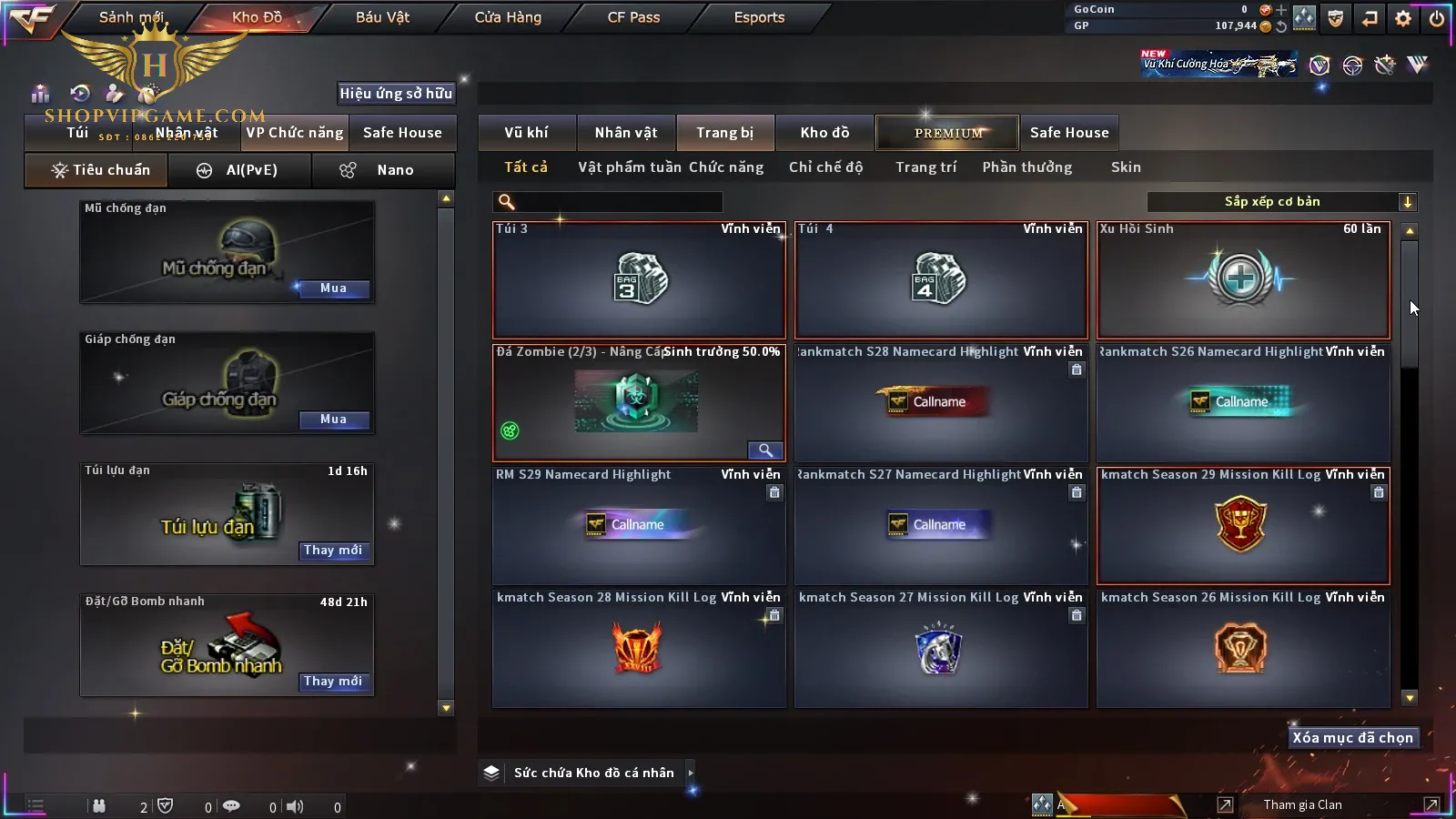Viewport: 1456px width, 819px height.
Task: Renew the Túi lựu đạn item
Action: [x=333, y=551]
